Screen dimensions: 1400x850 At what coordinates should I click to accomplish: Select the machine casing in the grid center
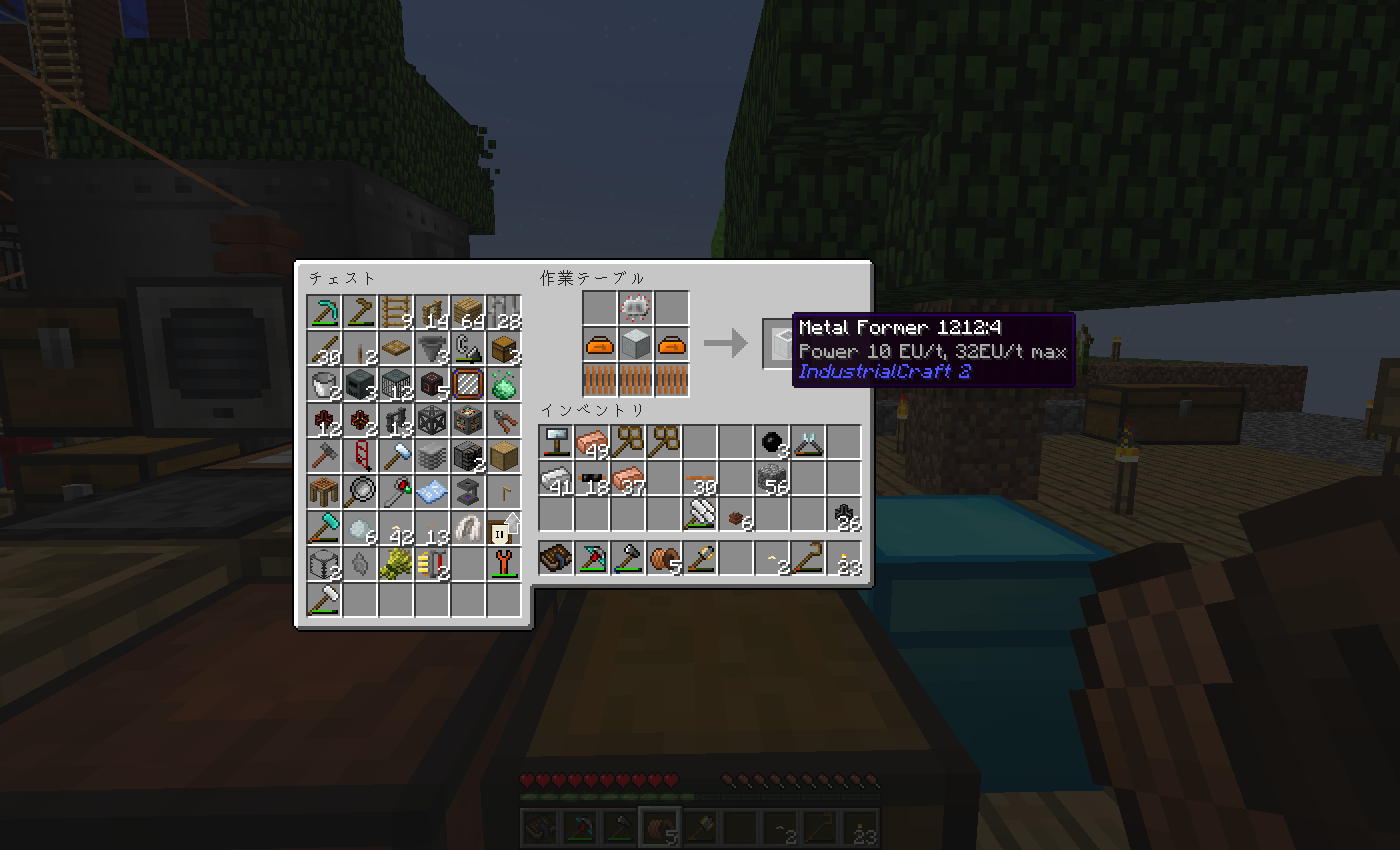[x=636, y=345]
